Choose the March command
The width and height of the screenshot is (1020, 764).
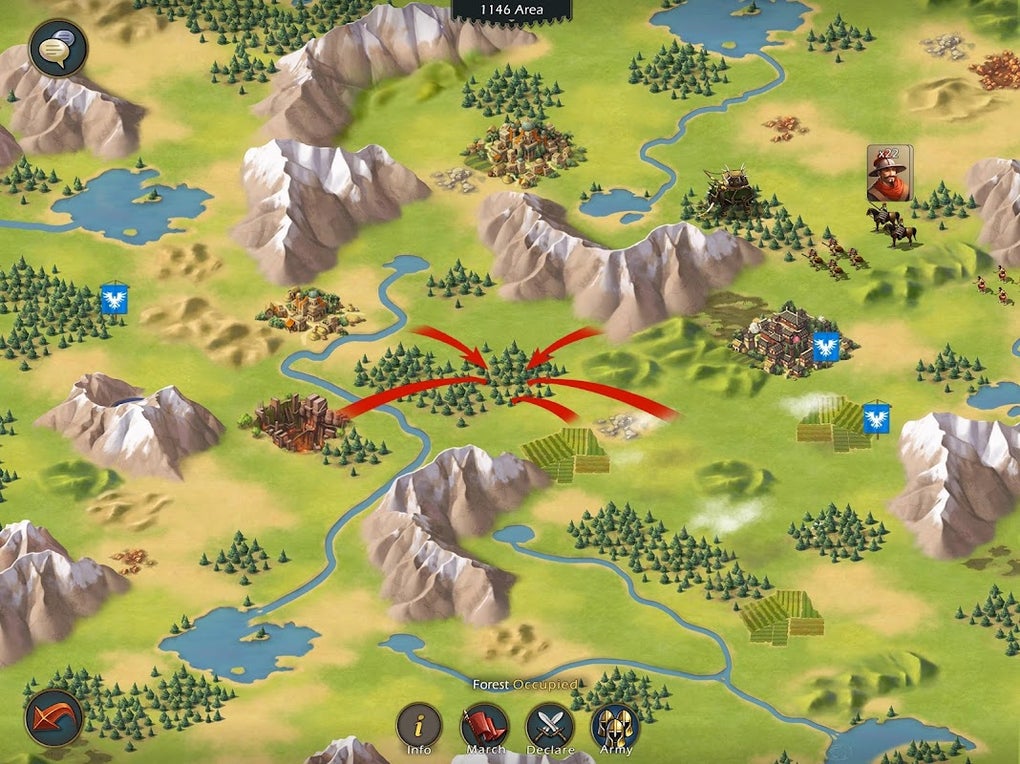click(484, 727)
